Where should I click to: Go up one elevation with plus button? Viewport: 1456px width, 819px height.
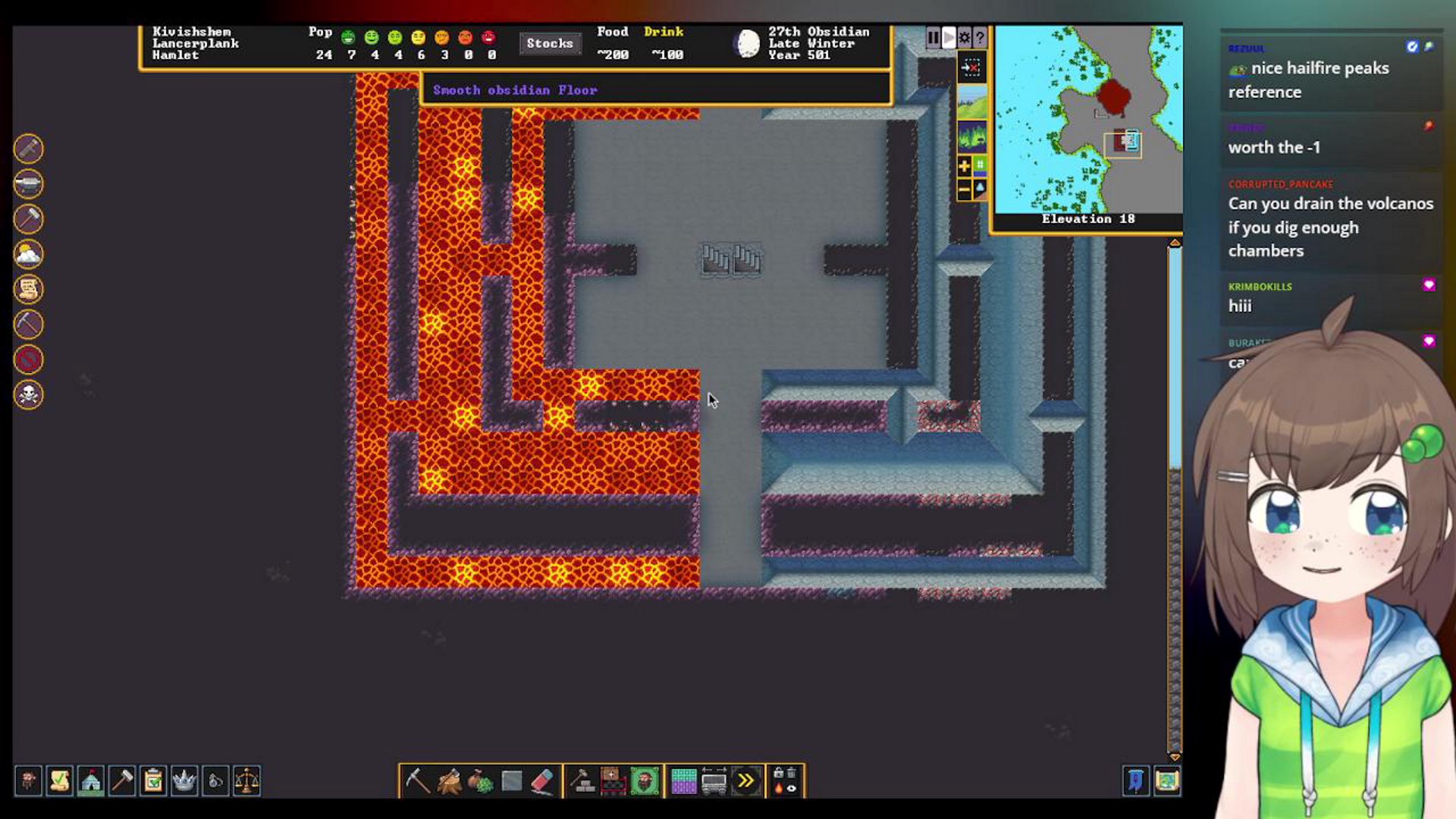point(964,166)
